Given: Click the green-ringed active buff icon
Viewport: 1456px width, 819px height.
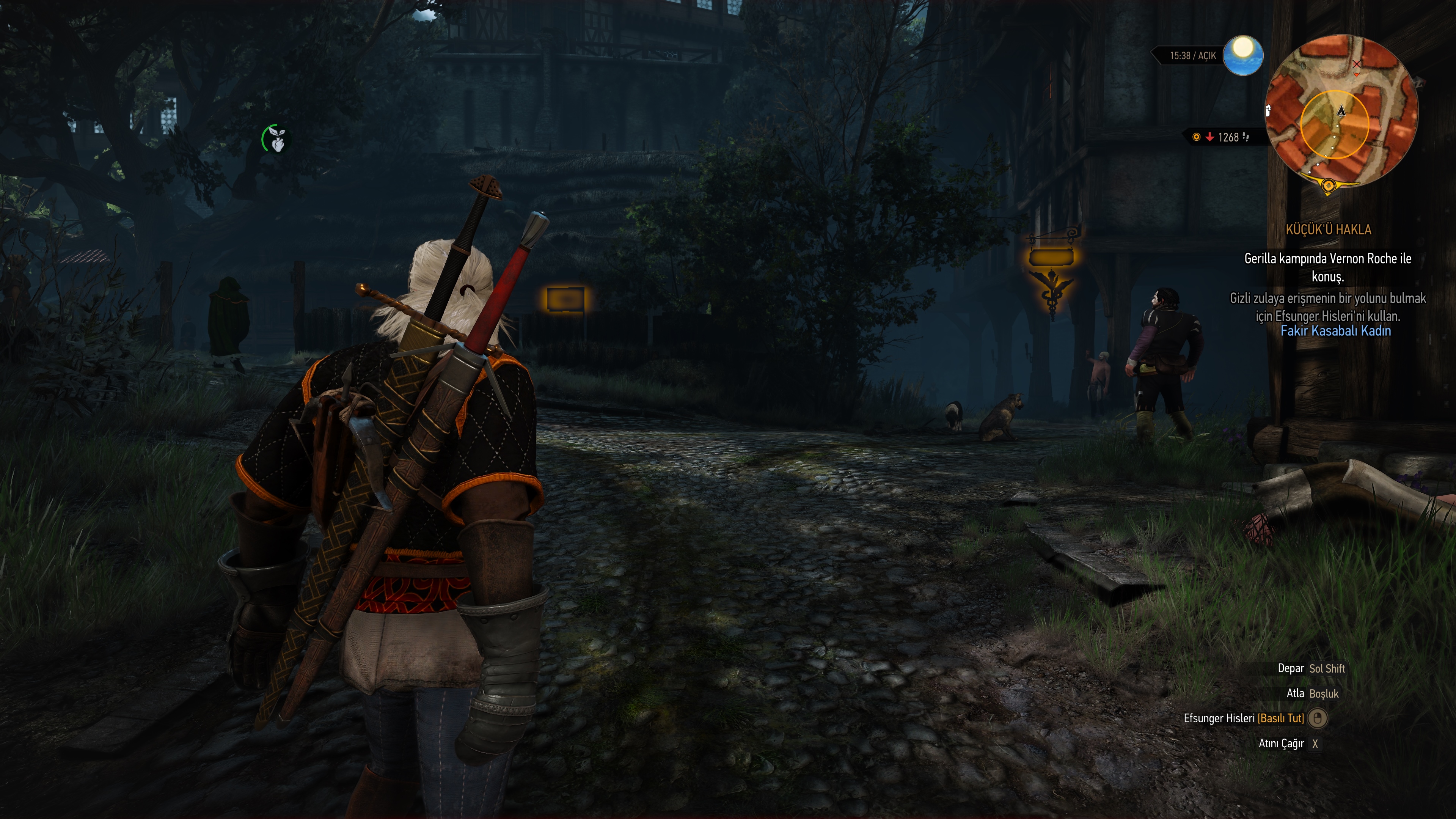Looking at the screenshot, I should tap(275, 138).
